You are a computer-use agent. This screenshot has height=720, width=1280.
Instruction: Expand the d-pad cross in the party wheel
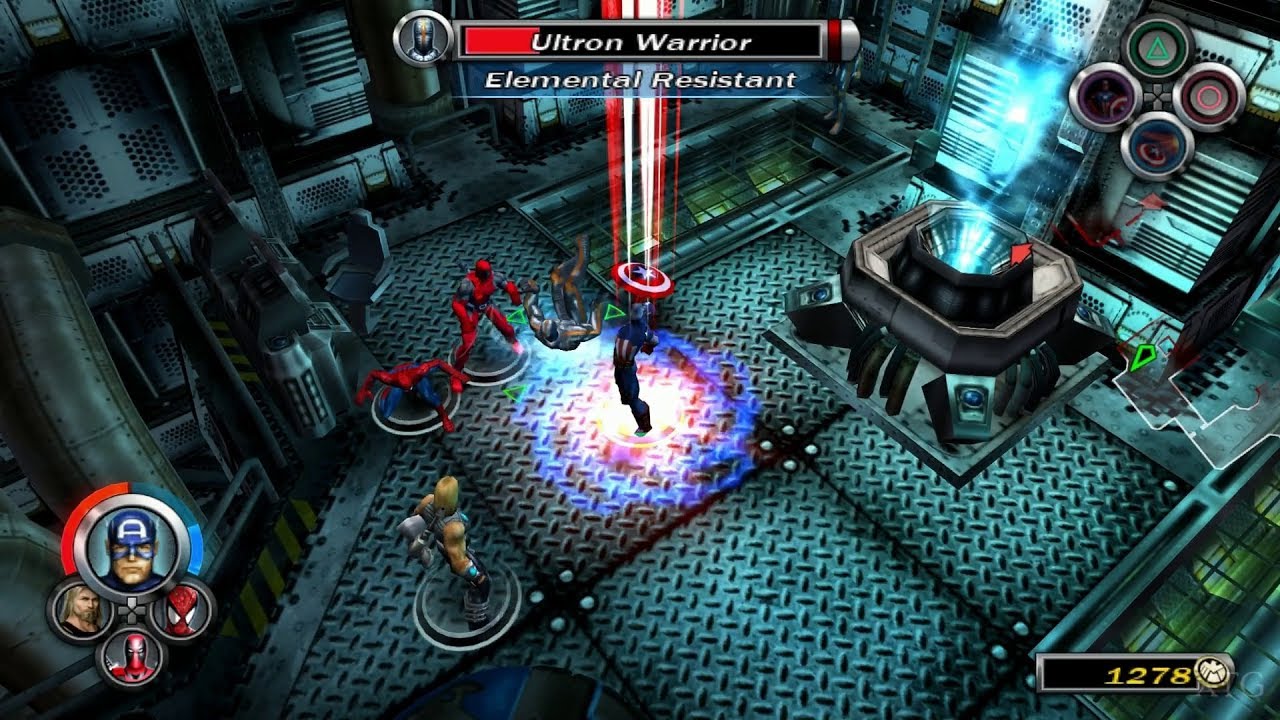131,610
